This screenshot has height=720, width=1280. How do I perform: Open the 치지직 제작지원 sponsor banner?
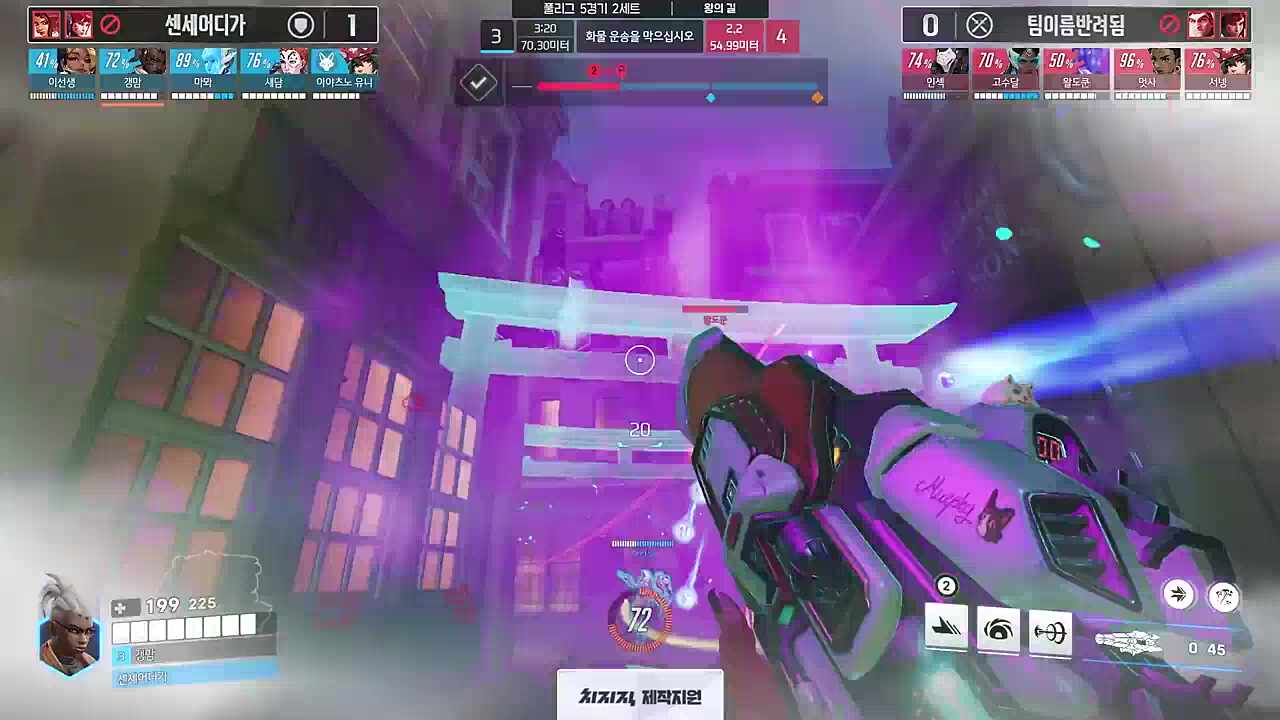click(x=640, y=696)
